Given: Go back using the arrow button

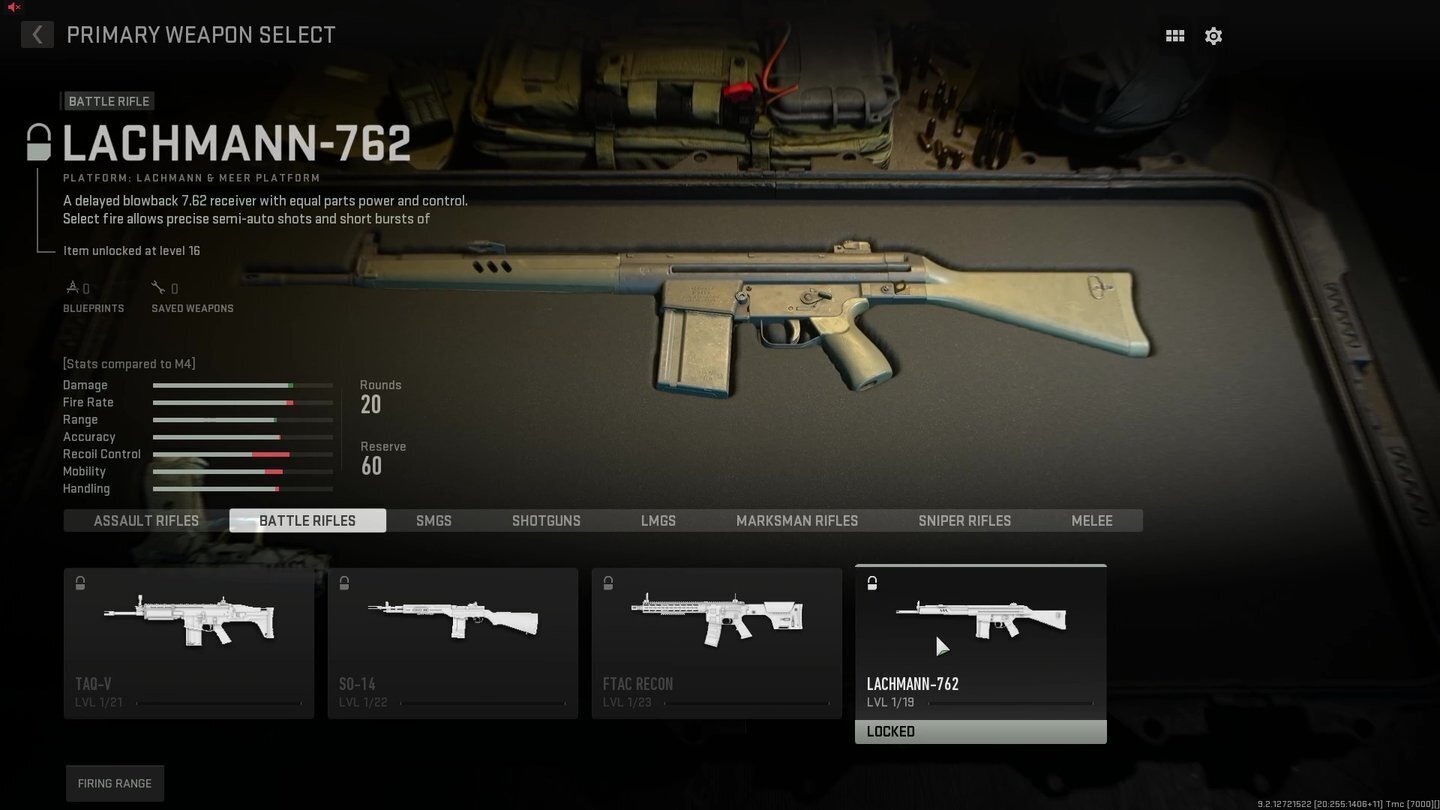Looking at the screenshot, I should [x=37, y=35].
